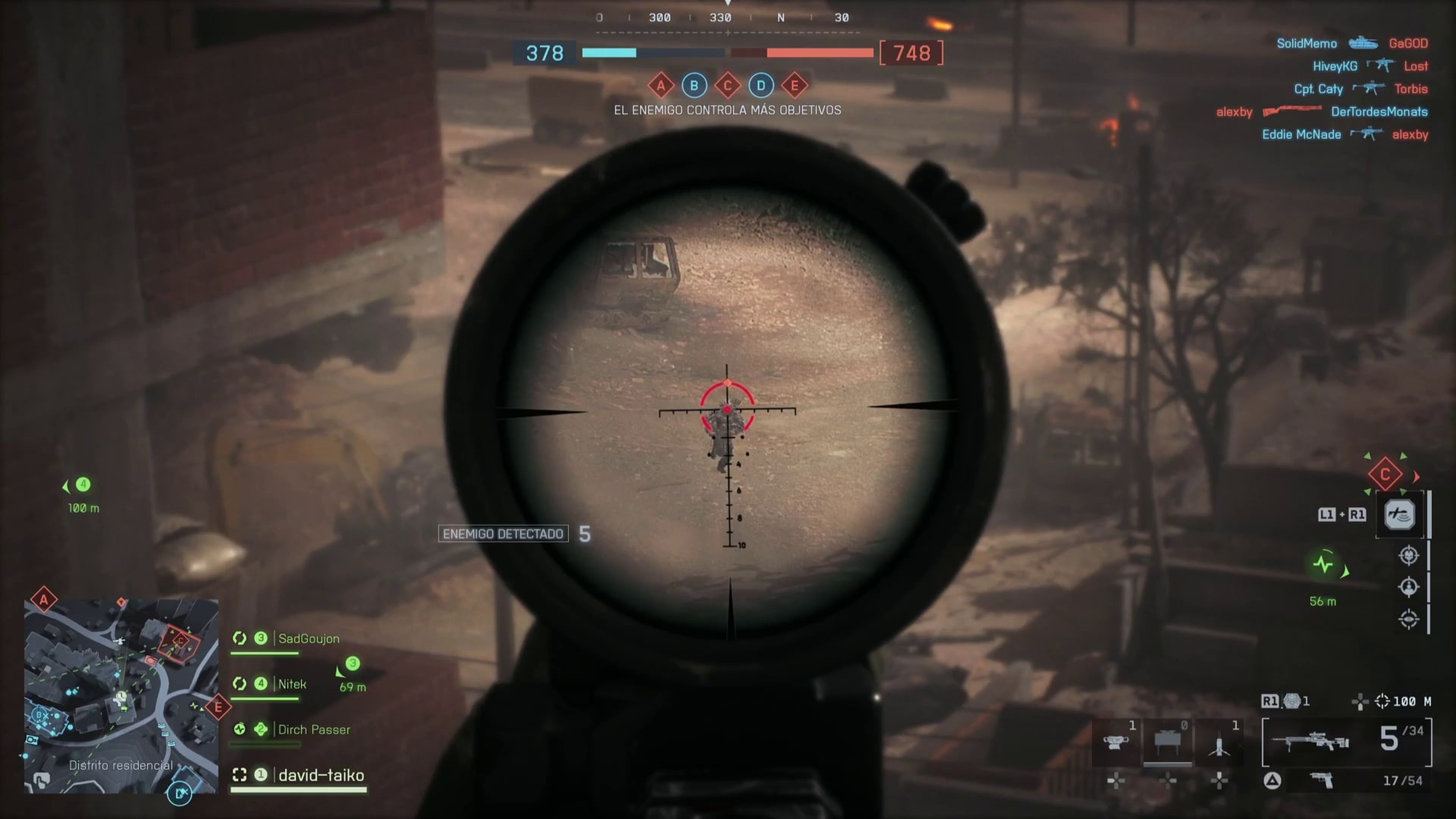
Task: Toggle the enemy spotting crosshair icon
Action: point(1409,555)
